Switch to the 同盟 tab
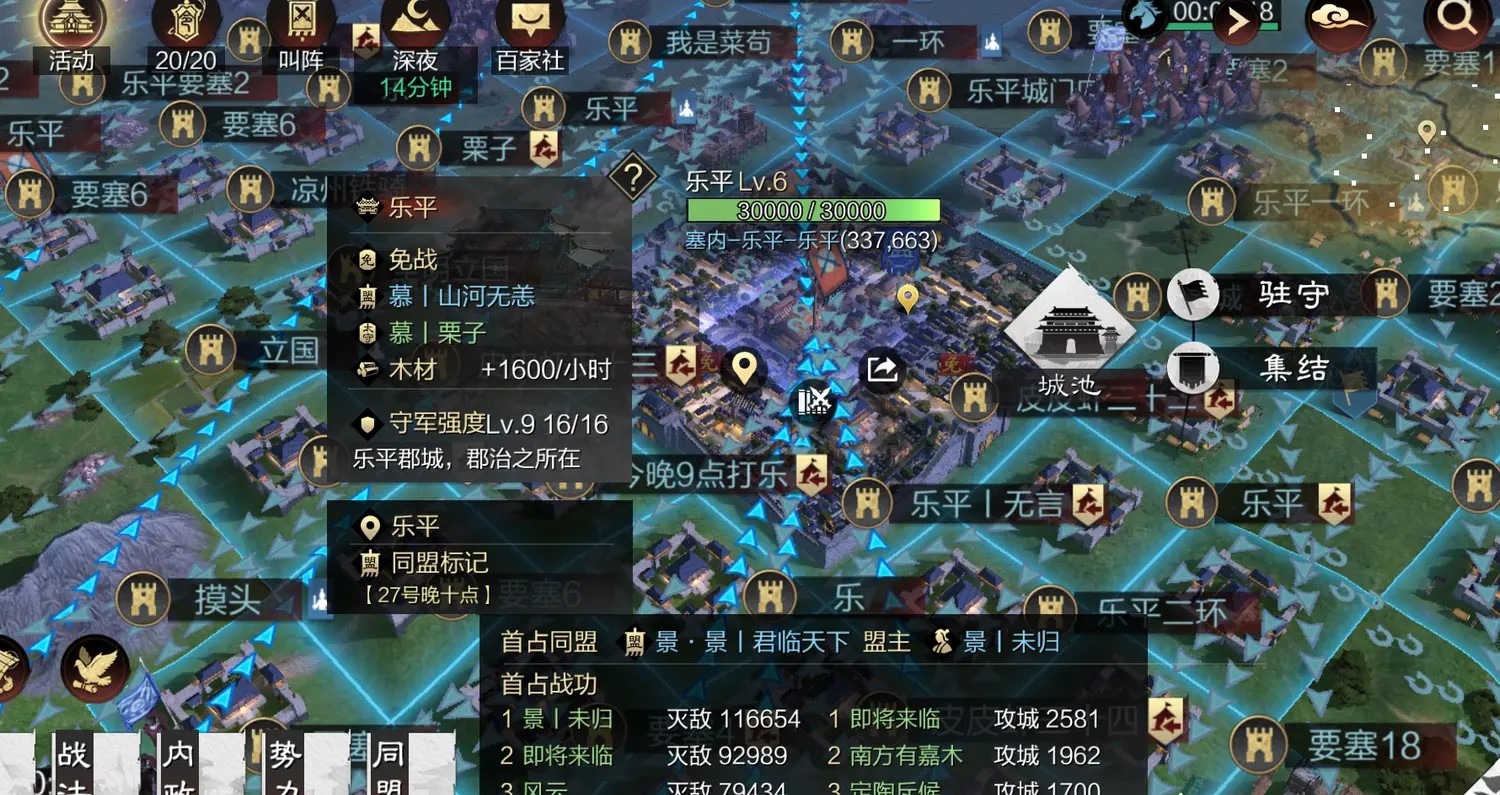 click(392, 765)
